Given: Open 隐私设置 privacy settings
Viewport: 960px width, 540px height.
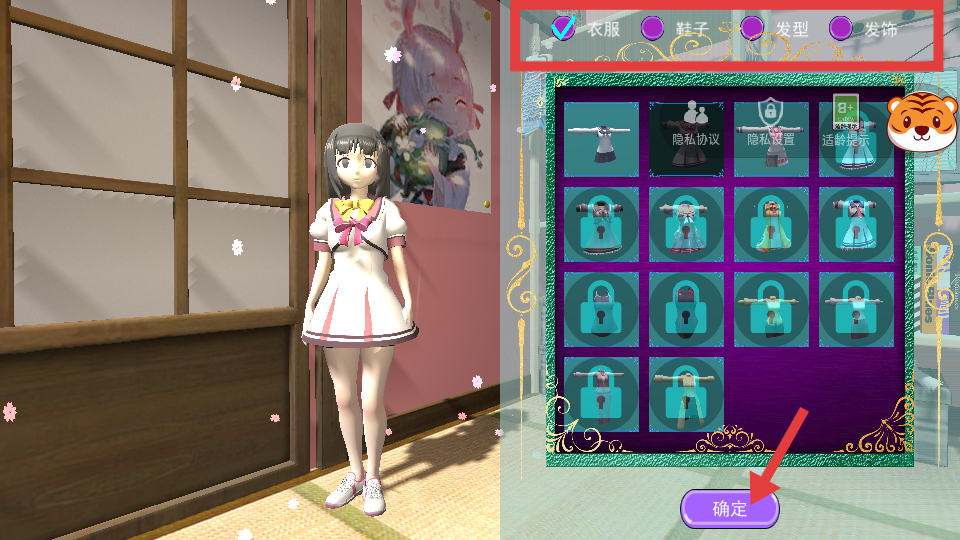Looking at the screenshot, I should click(770, 126).
